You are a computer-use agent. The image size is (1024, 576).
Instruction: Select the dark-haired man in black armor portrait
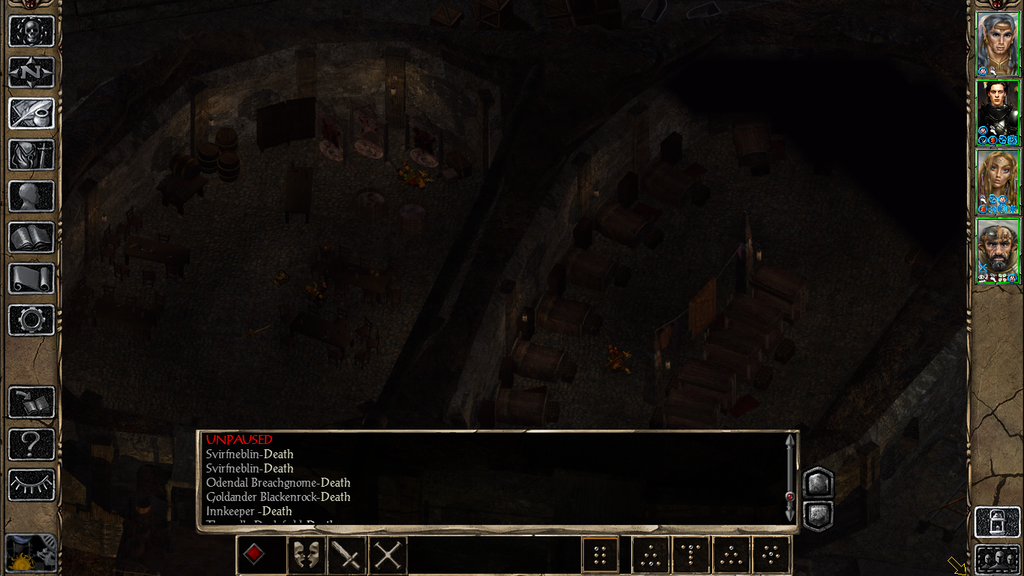[997, 112]
